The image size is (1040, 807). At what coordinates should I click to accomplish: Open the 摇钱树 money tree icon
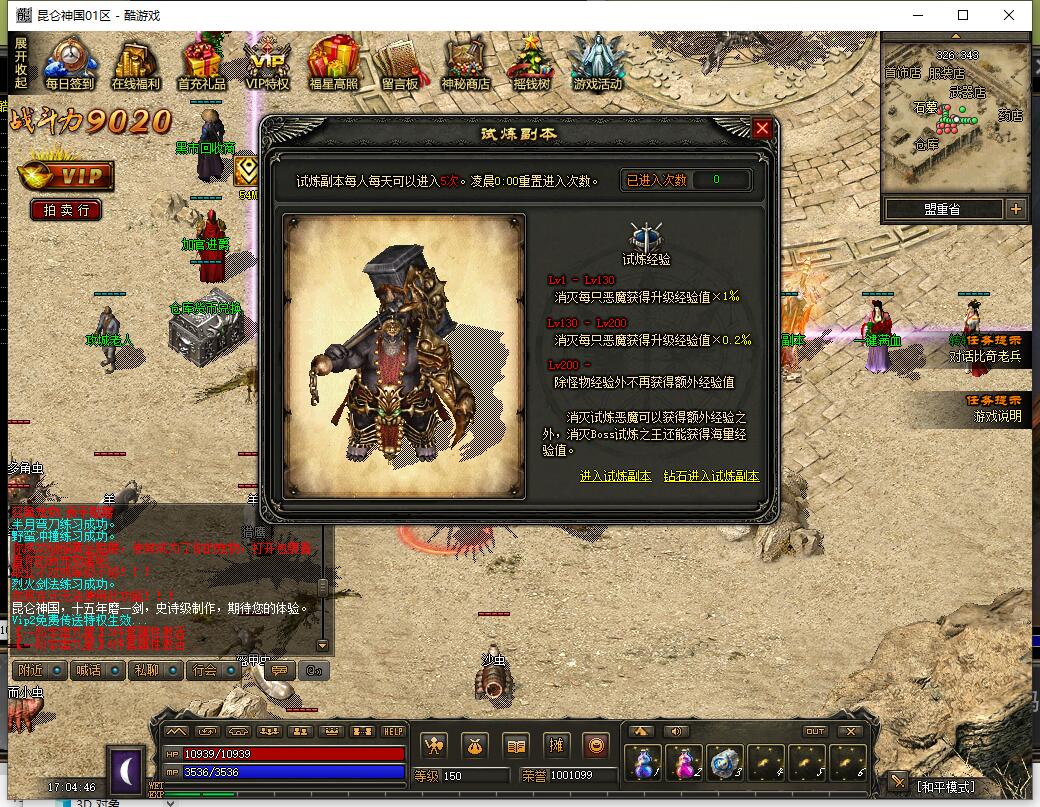(x=532, y=65)
